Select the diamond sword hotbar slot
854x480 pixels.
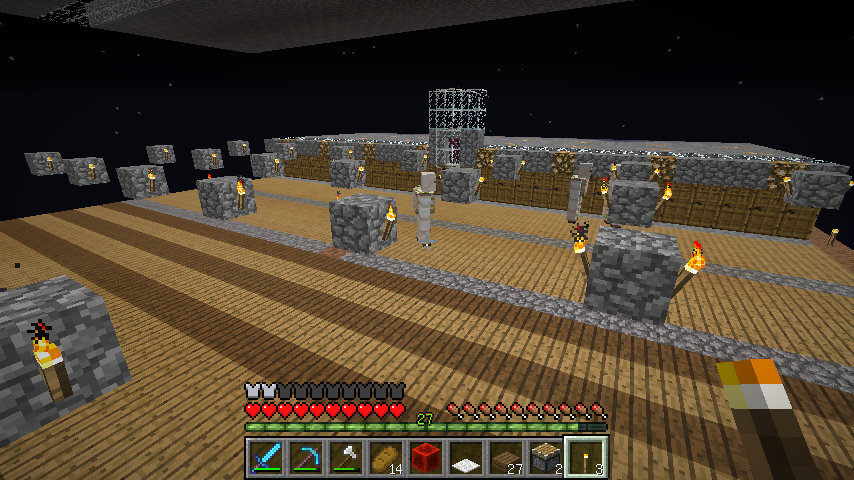point(266,458)
